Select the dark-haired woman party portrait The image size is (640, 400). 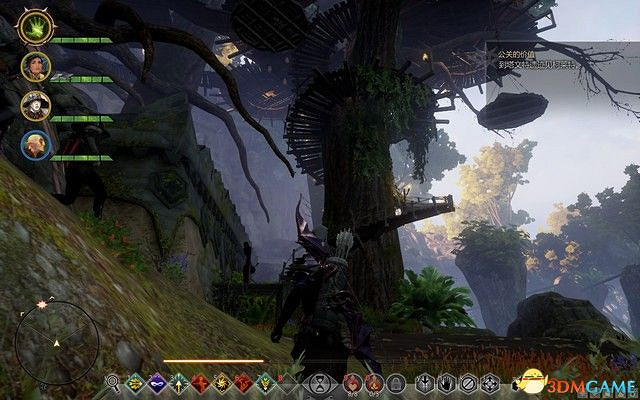(33, 67)
